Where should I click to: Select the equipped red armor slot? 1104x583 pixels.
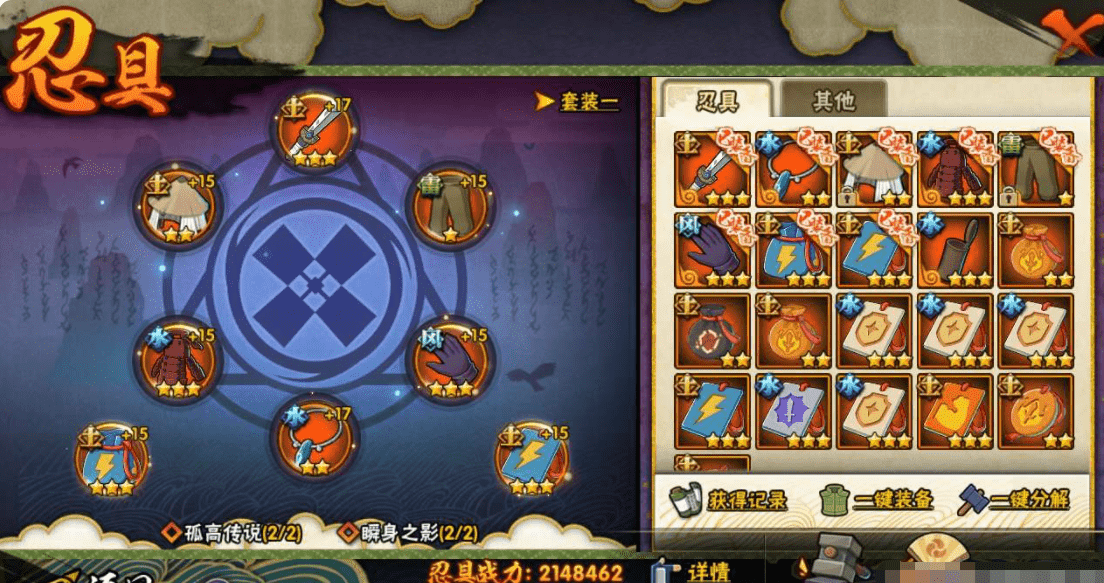178,359
